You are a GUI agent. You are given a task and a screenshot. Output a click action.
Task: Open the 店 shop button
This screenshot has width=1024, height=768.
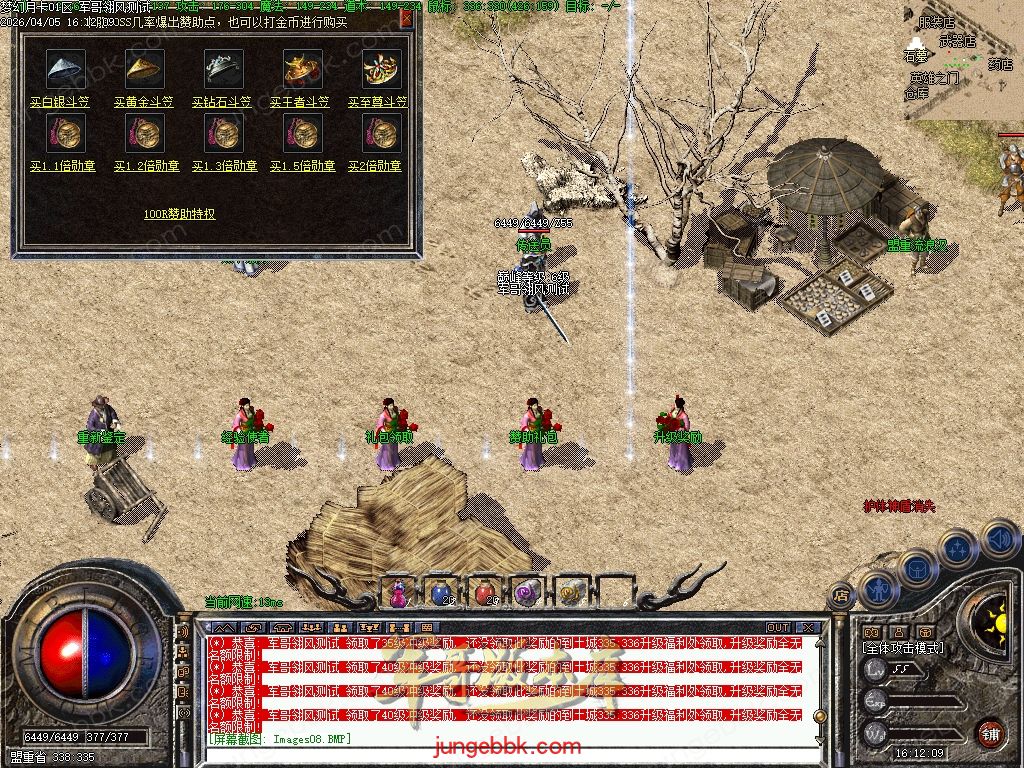pyautogui.click(x=840, y=595)
